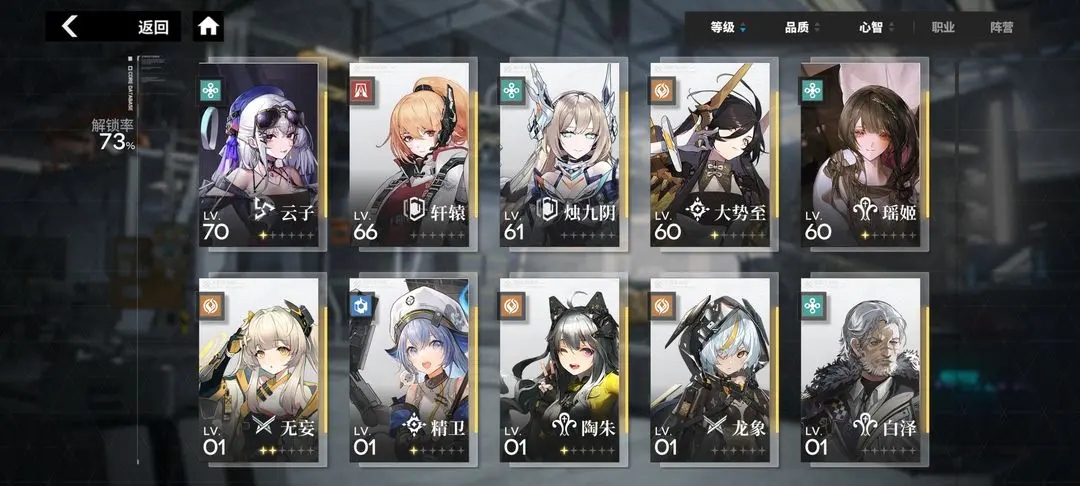The width and height of the screenshot is (1080, 486).
Task: View the 白泽 character card
Action: tap(861, 367)
